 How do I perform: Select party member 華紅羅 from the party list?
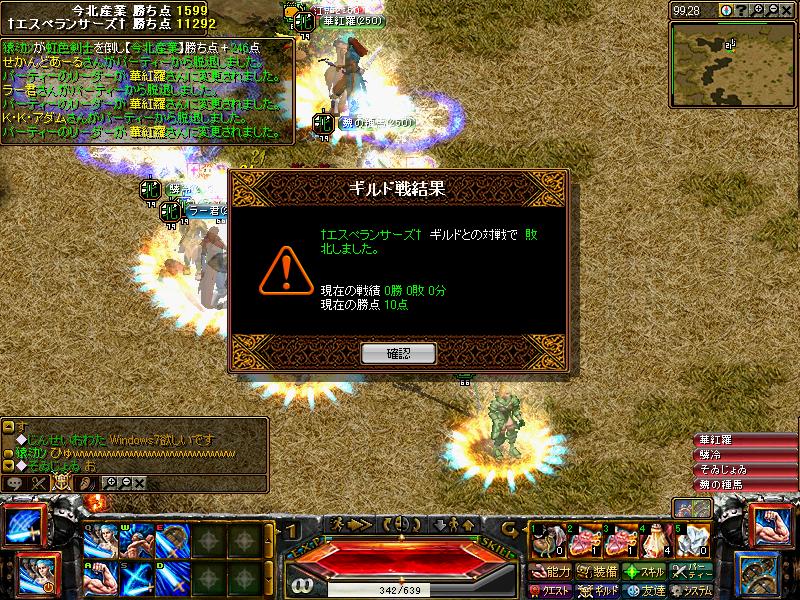[745, 440]
